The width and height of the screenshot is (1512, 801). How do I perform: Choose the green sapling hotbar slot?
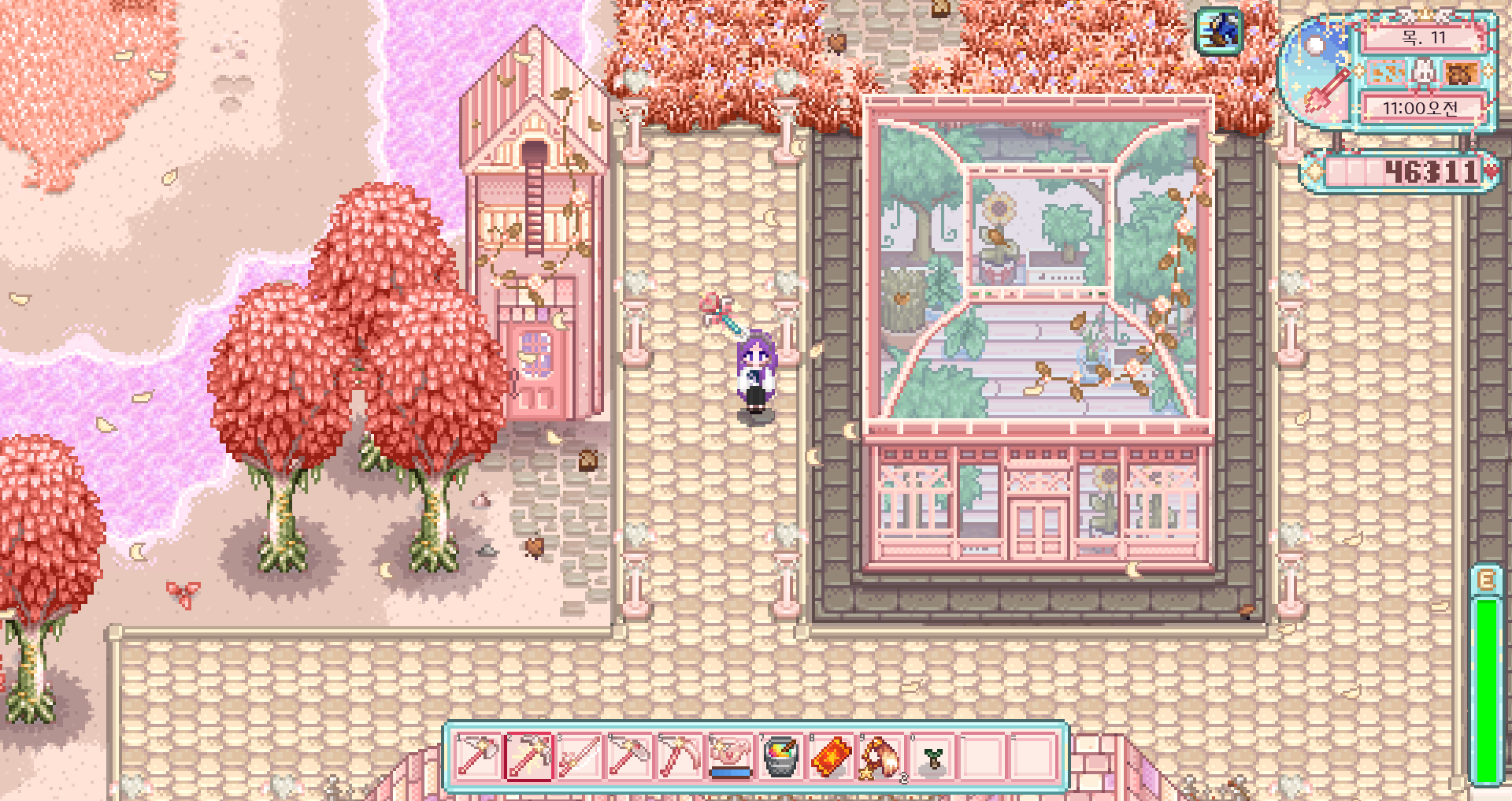click(932, 757)
